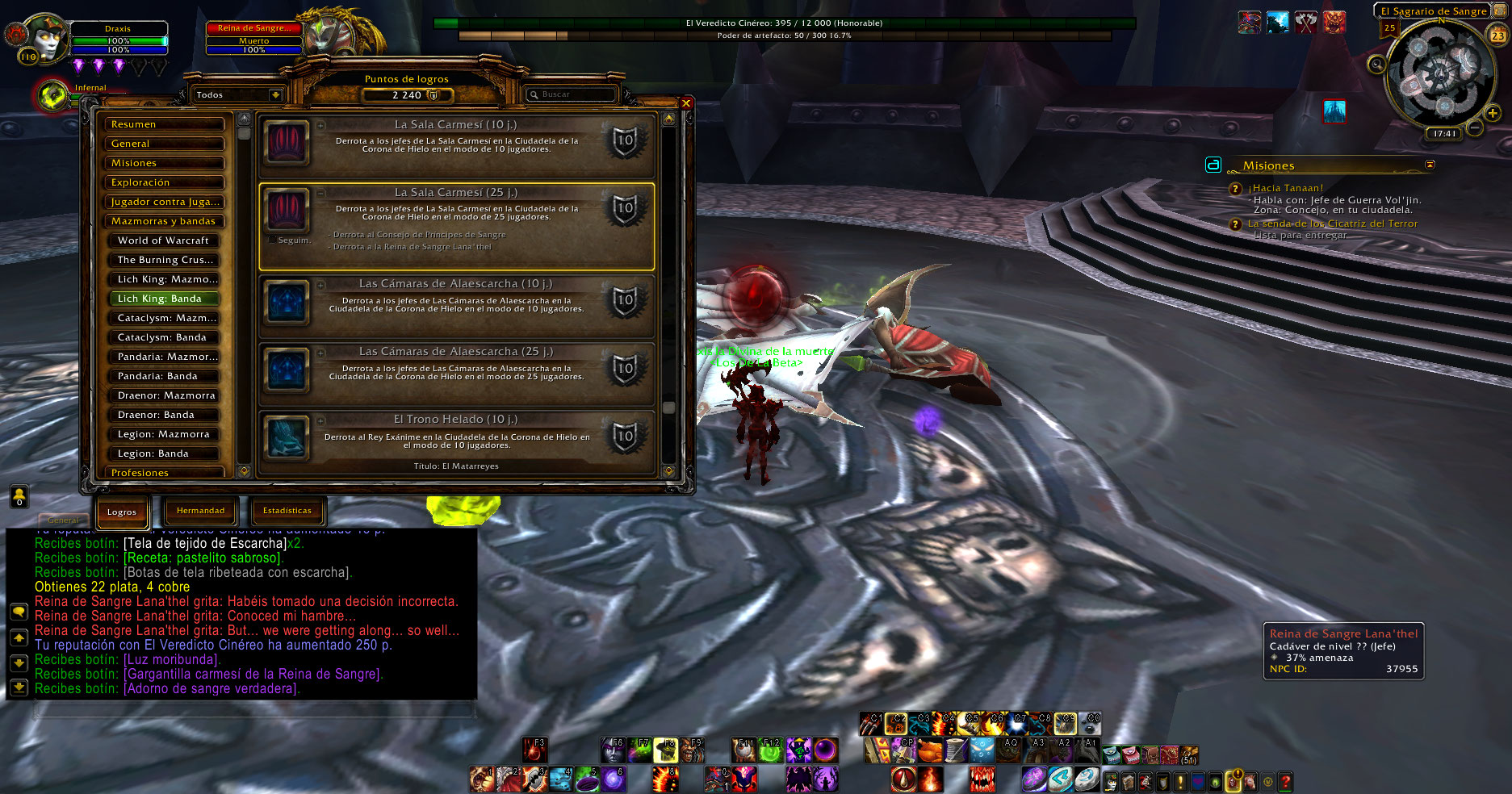Viewport: 1512px width, 794px height.
Task: Select Cataclysm: Banda subcategory
Action: coord(164,337)
